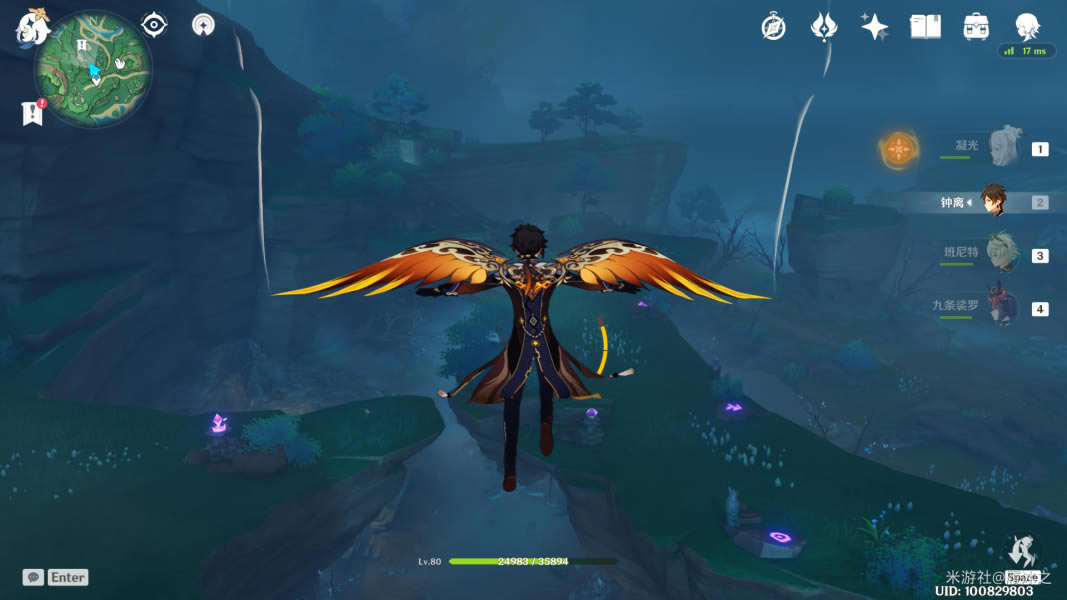This screenshot has width=1067, height=600.
Task: Open the inventory backpack icon
Action: [976, 27]
